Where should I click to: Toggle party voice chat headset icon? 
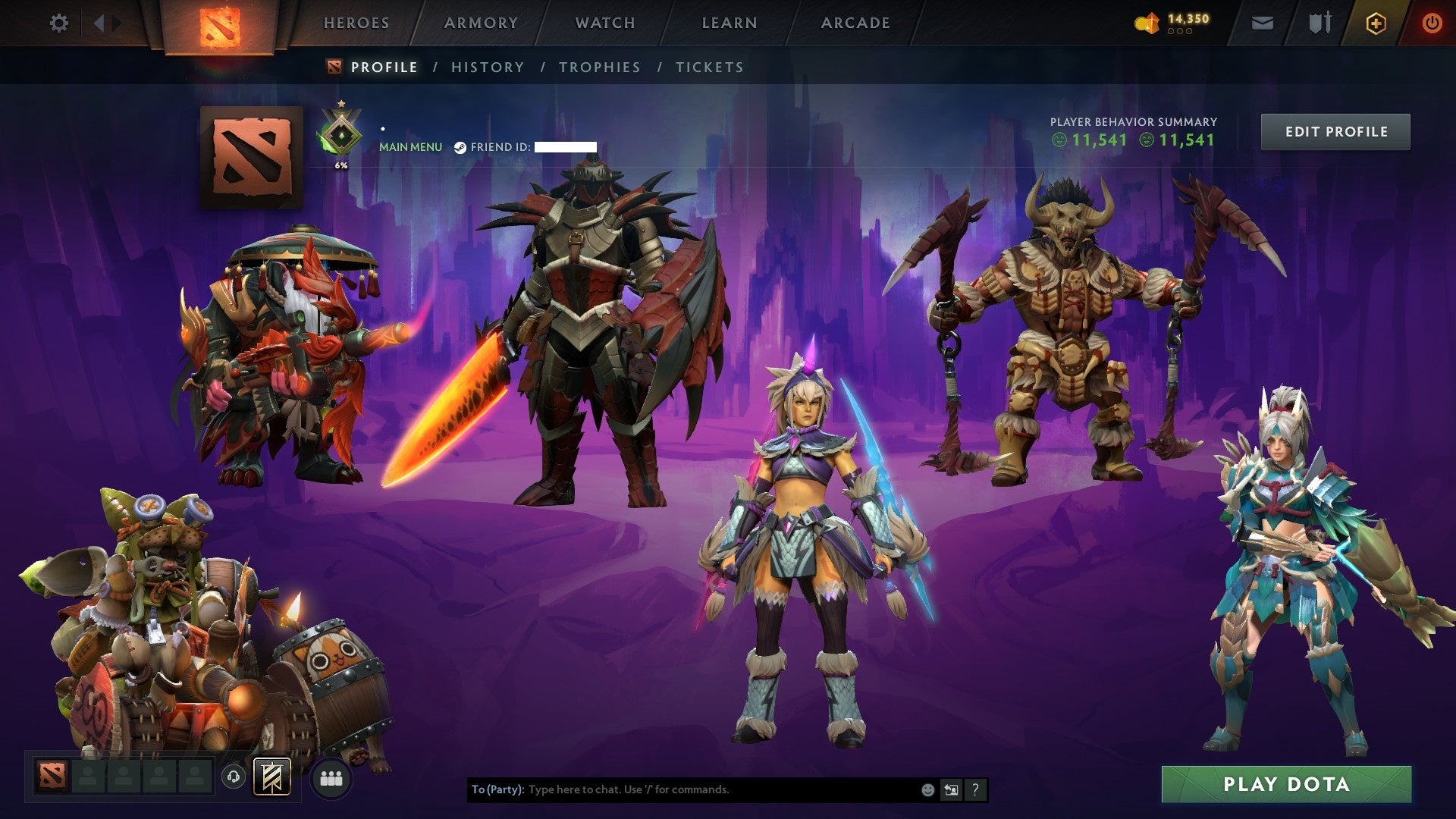[234, 778]
